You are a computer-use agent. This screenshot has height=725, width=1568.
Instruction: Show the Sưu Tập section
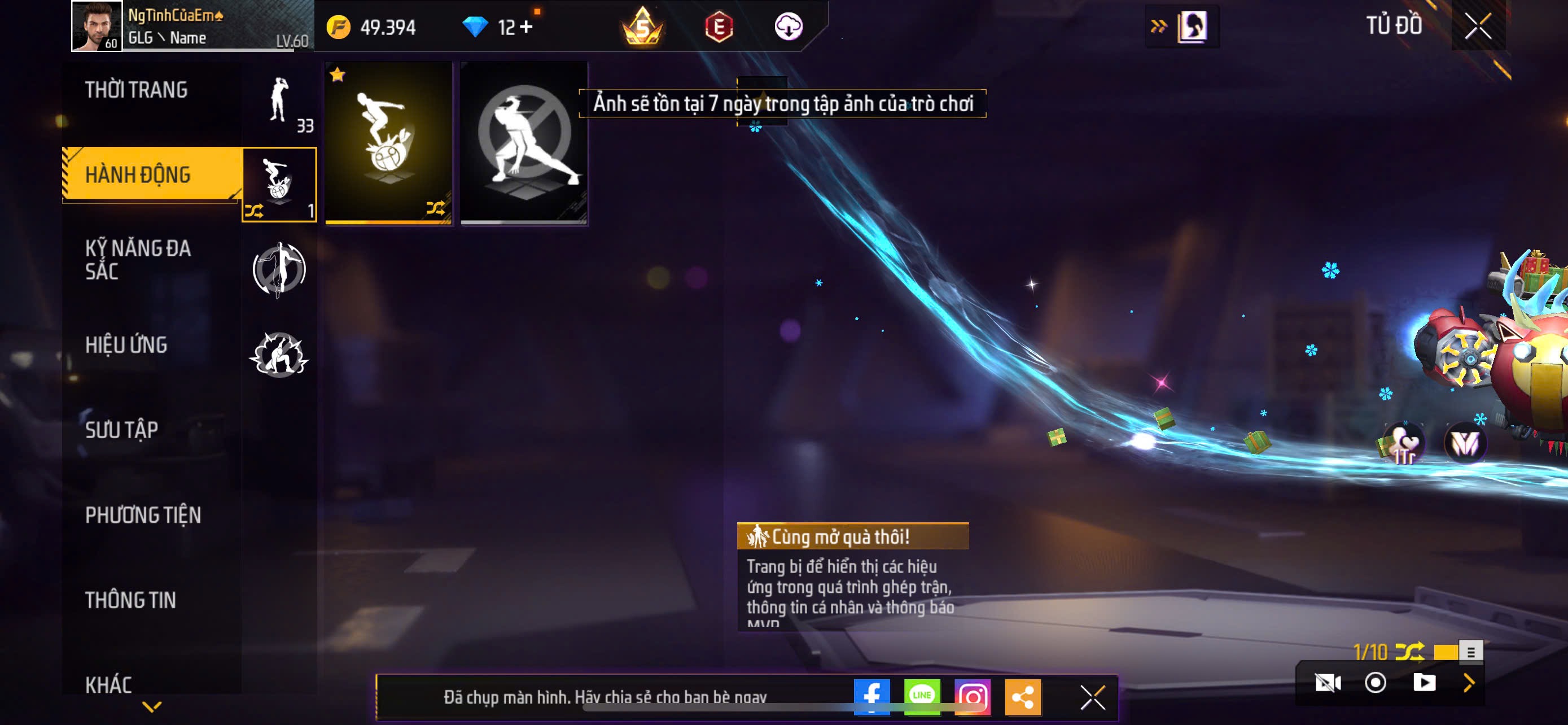[122, 430]
